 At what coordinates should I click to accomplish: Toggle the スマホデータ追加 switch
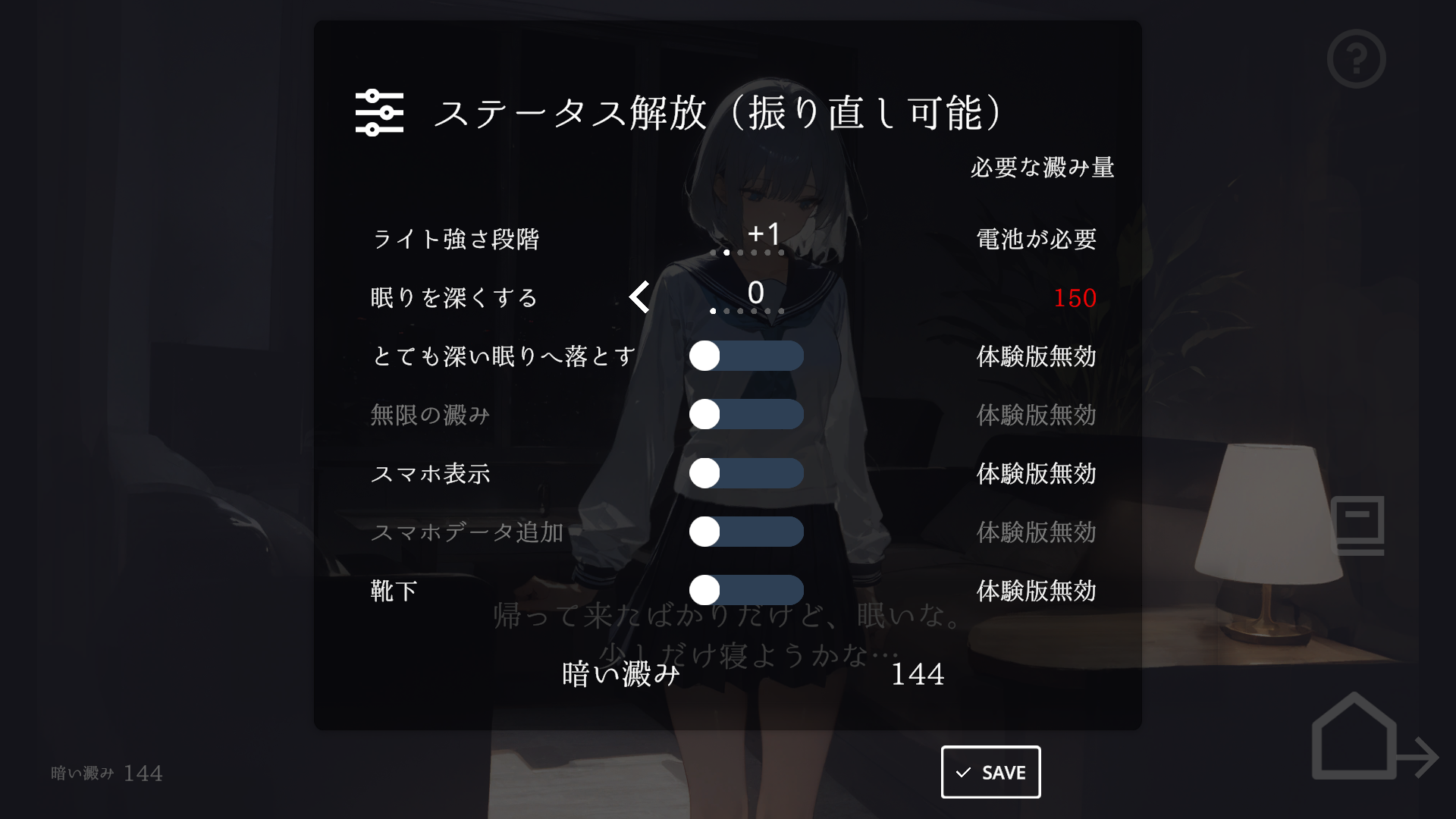[x=745, y=532]
